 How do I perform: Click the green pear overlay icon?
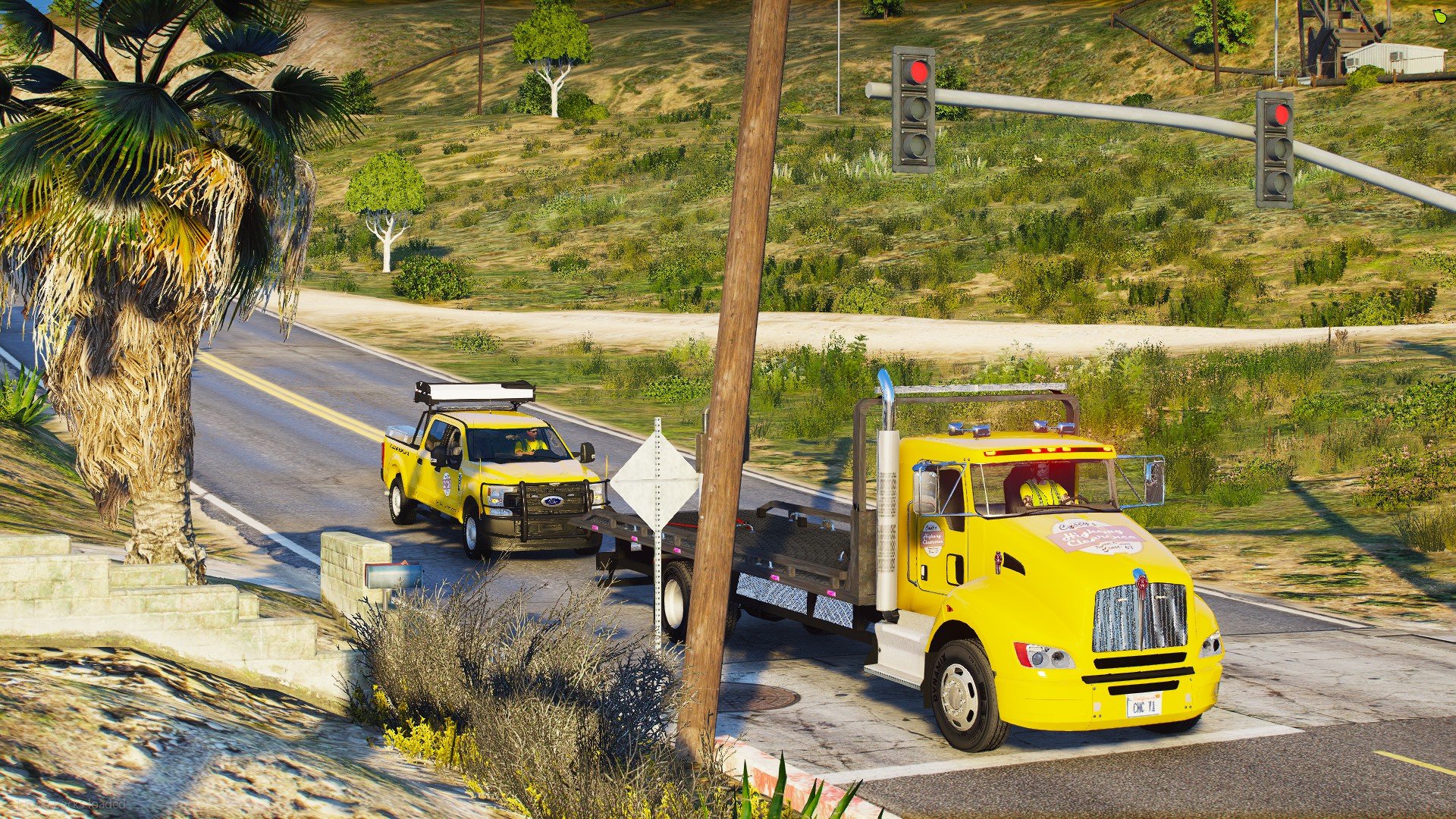point(1439,16)
